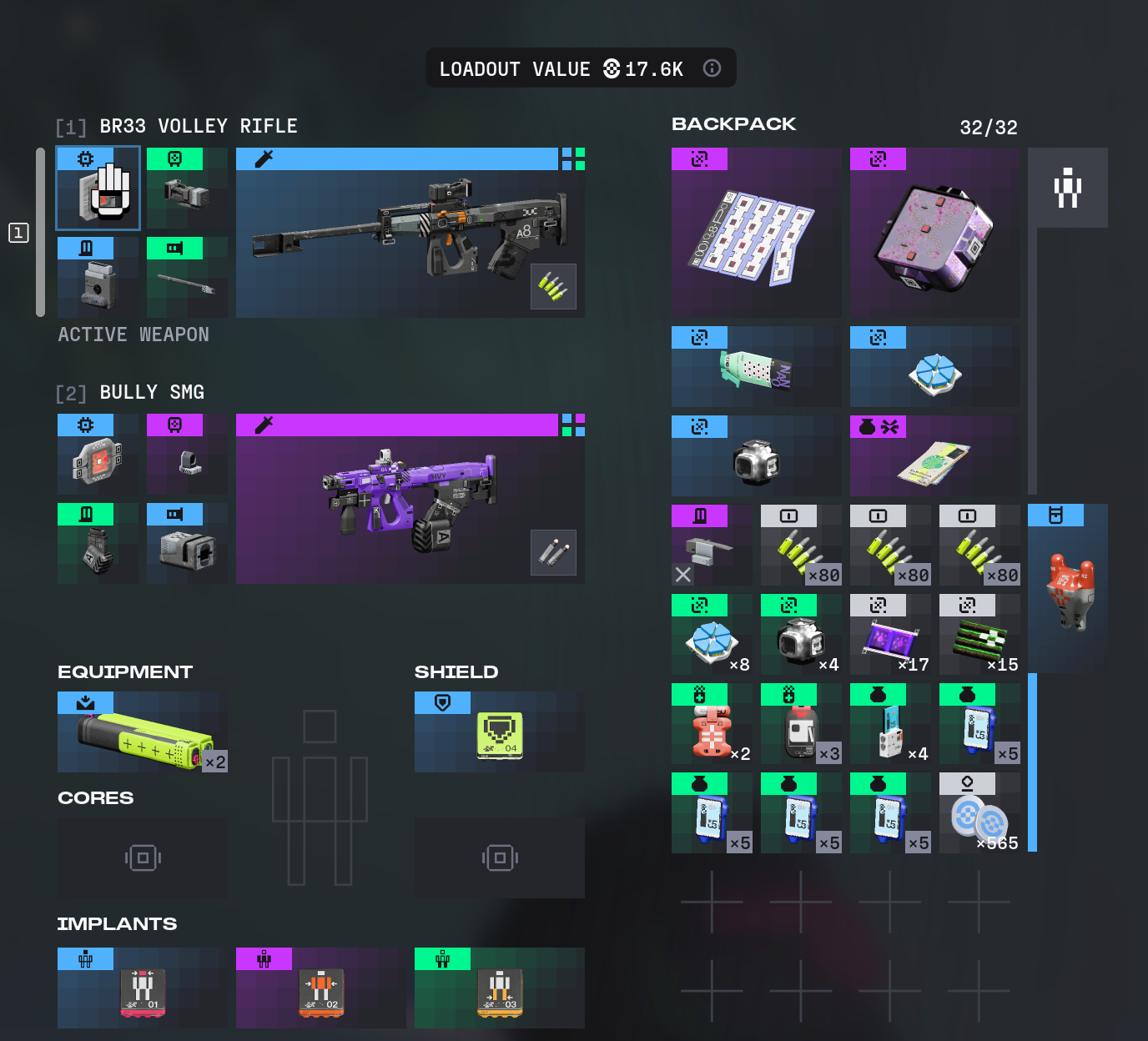Select the implant labeled 01
The image size is (1148, 1041).
(143, 988)
